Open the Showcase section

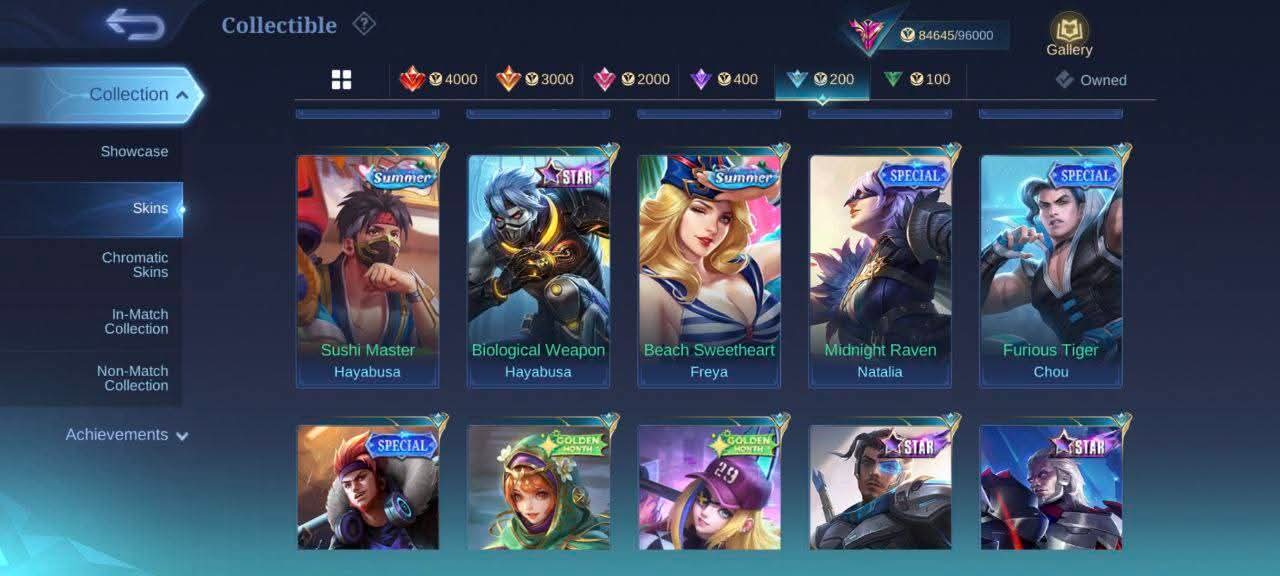[x=134, y=152]
